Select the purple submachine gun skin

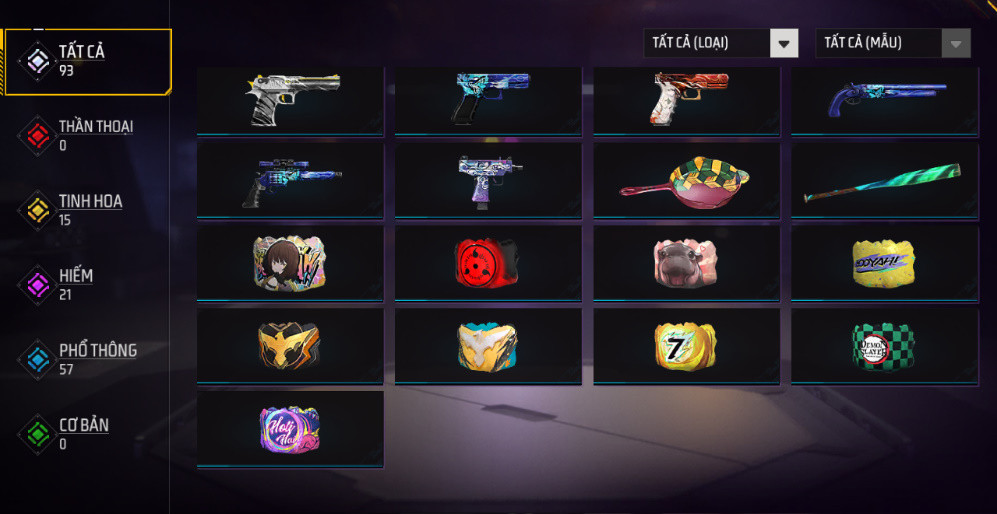[x=488, y=181]
